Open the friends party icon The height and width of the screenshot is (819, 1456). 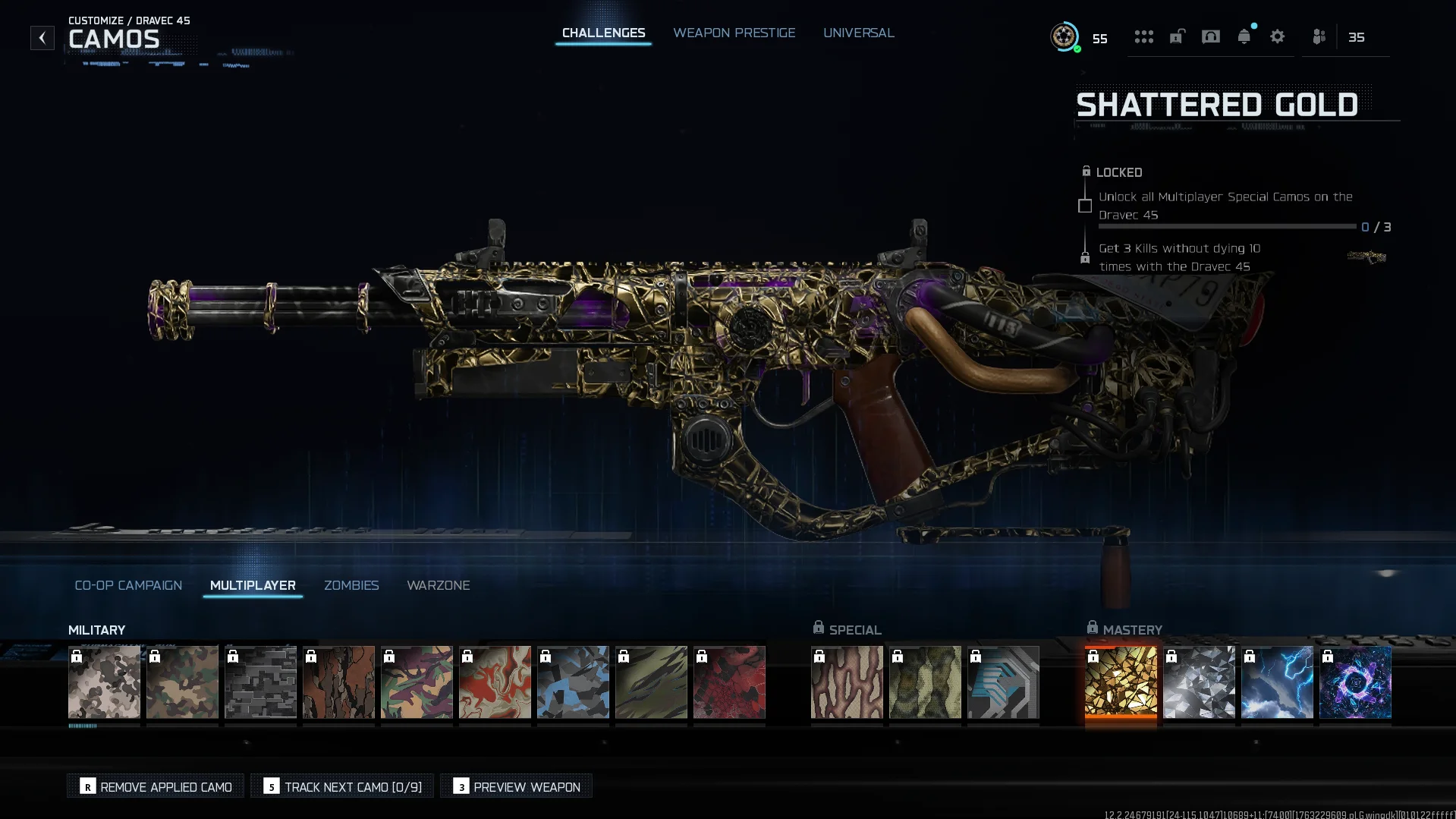point(1319,36)
